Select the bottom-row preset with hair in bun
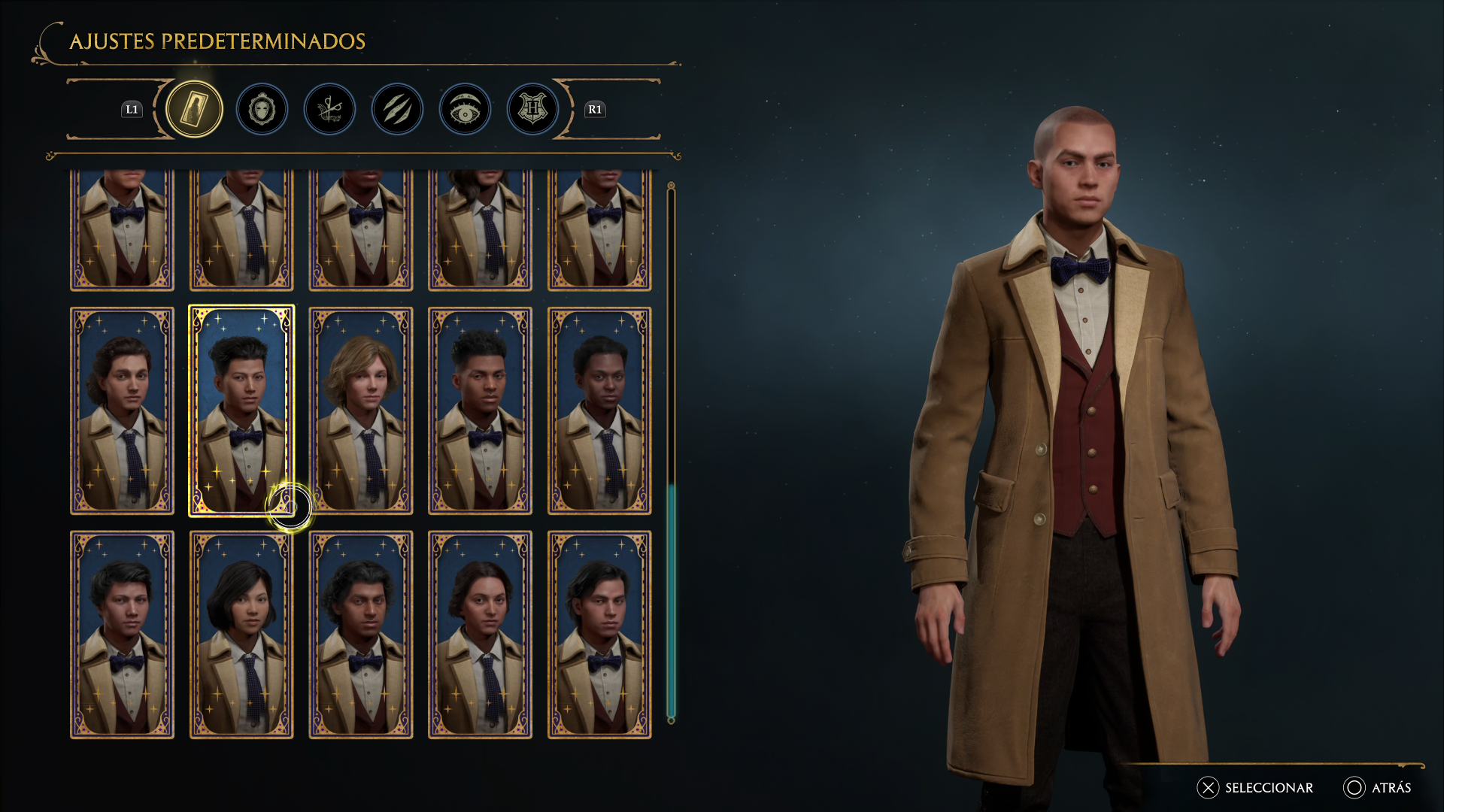Screen dimensions: 1459x812 480,635
